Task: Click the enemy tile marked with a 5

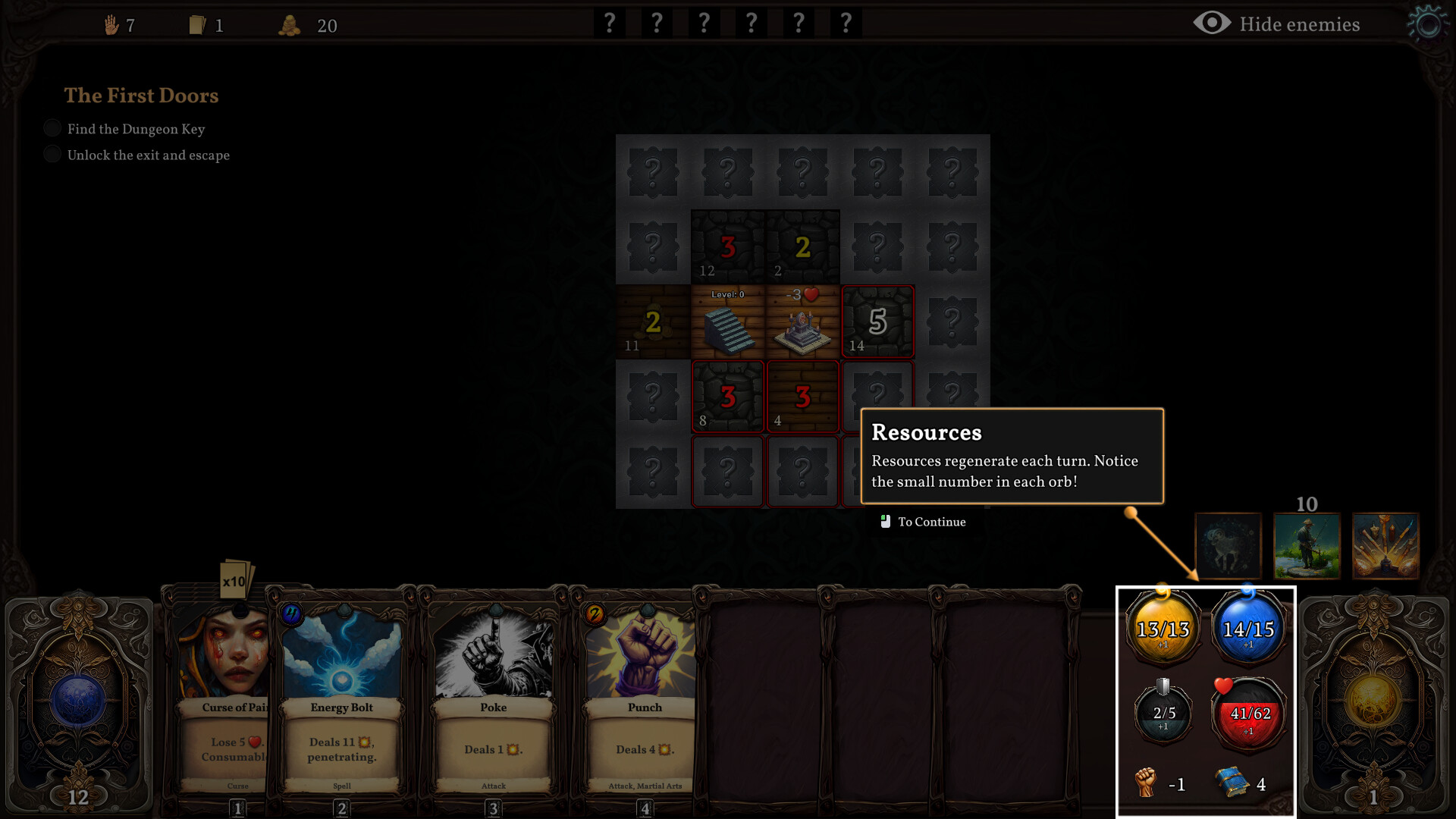Action: coord(878,322)
